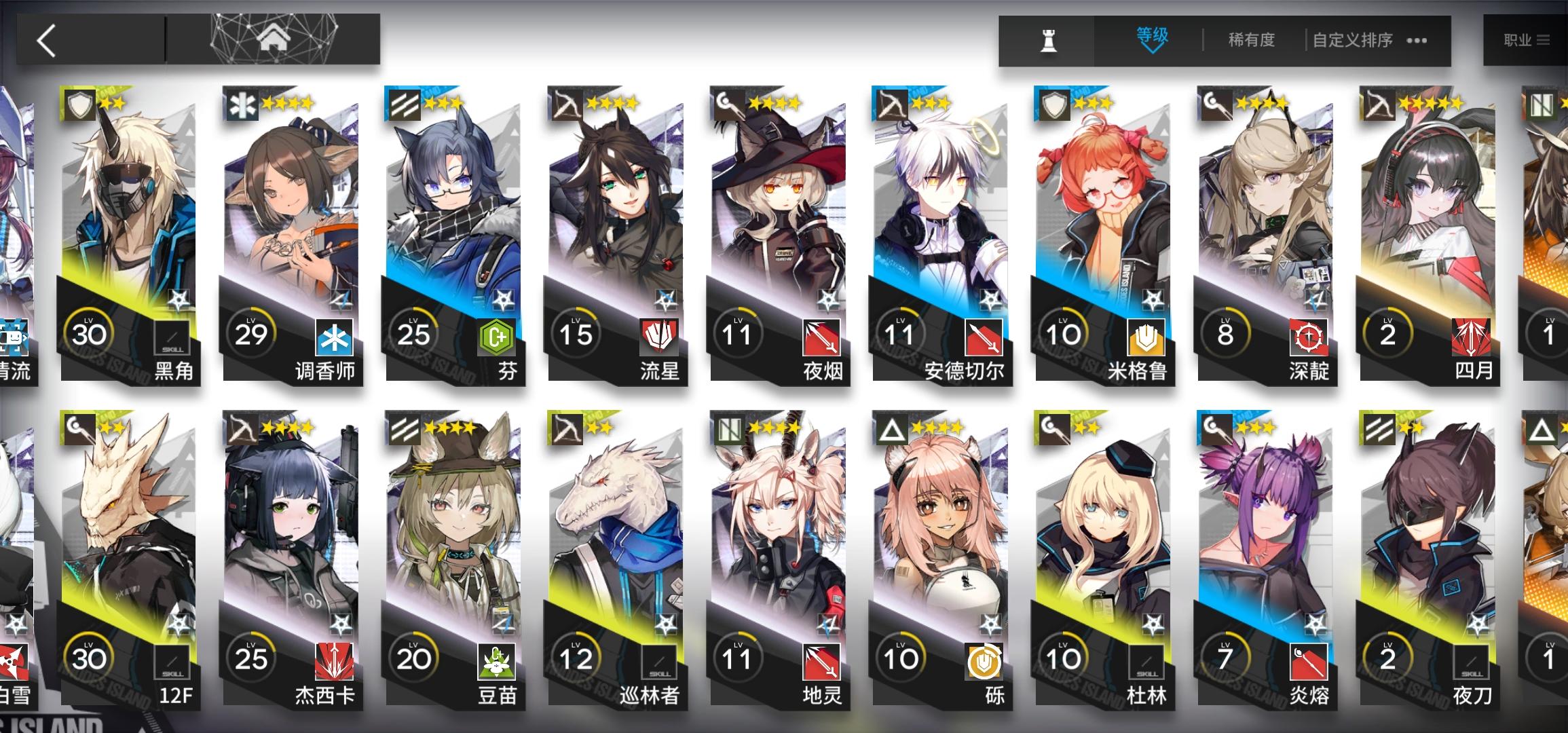Expand the 职业 class filter menu
Image resolution: width=1568 pixels, height=733 pixels.
point(1529,39)
